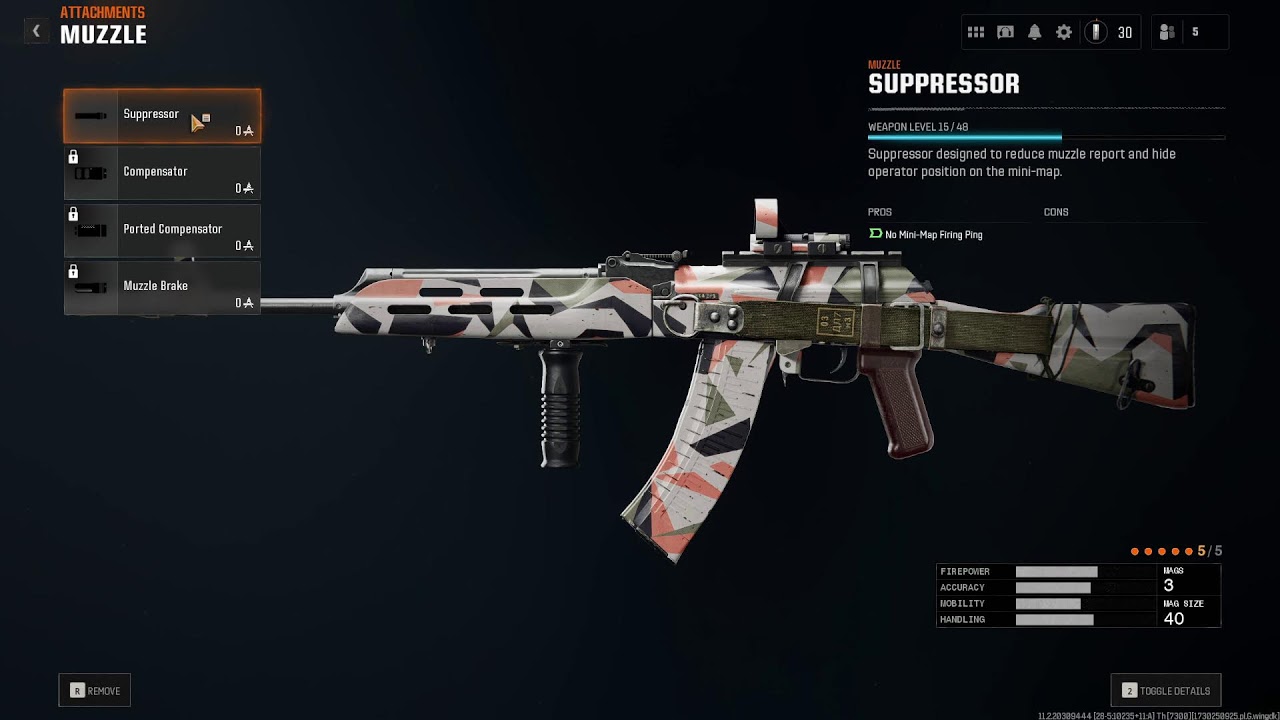Screen dimensions: 1280x720
Task: Click the icon left of the bell
Action: tap(1006, 32)
